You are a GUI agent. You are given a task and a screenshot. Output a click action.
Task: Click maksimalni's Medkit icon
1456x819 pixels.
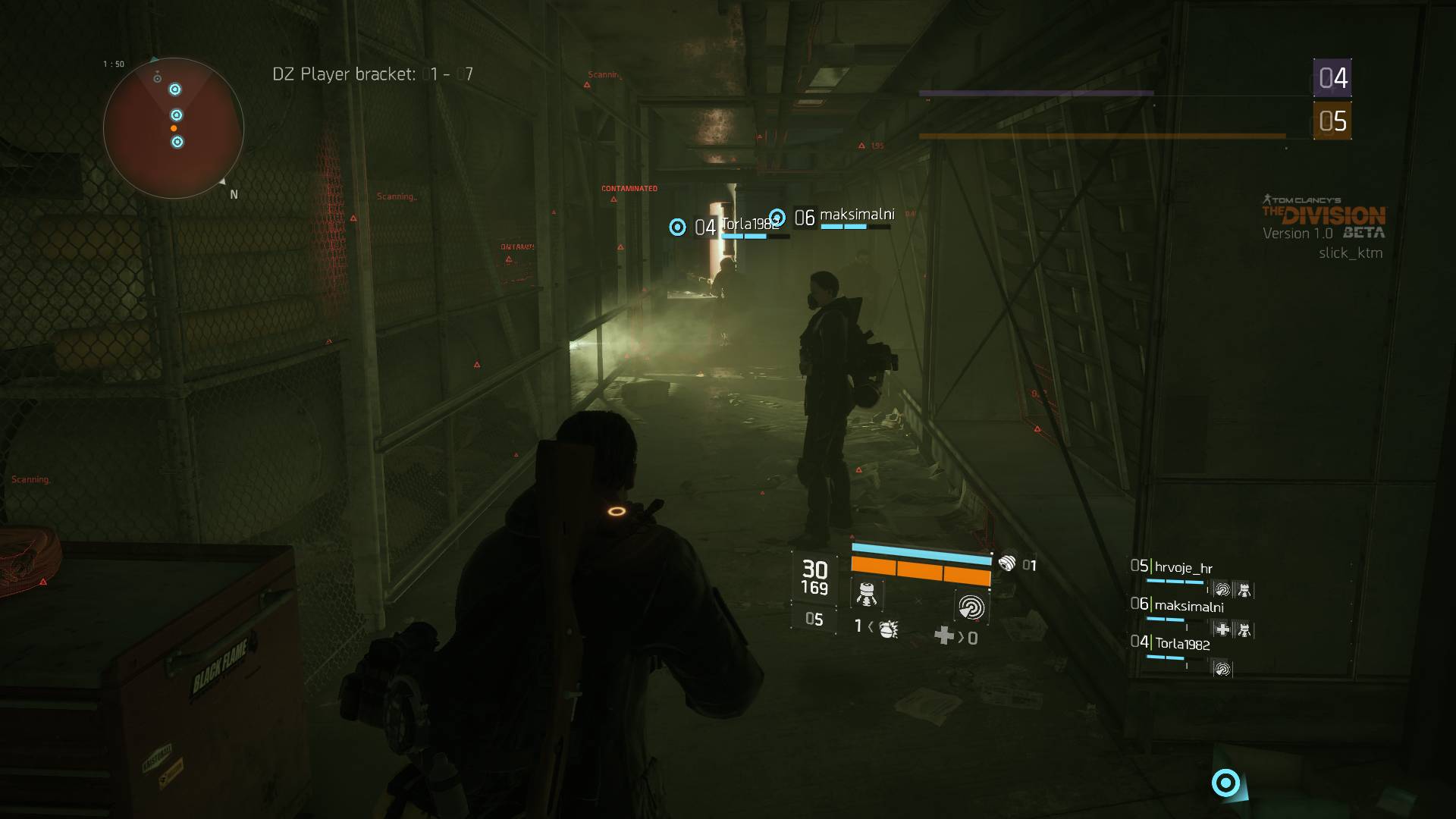point(1222,629)
